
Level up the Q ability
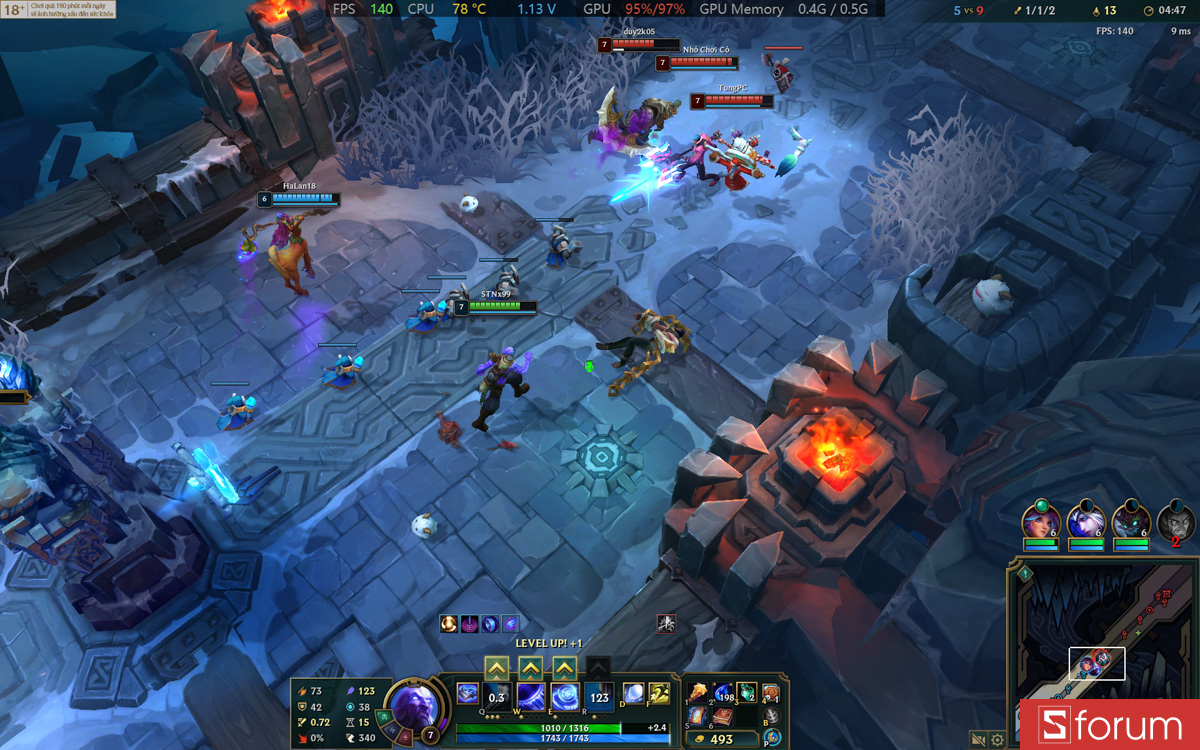pos(497,668)
